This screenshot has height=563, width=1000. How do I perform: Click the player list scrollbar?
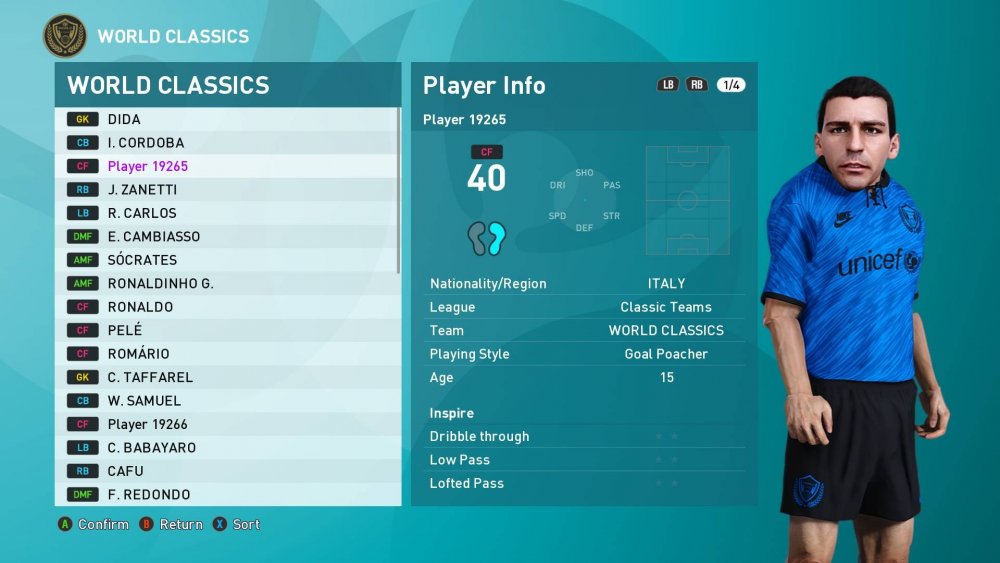tap(399, 200)
